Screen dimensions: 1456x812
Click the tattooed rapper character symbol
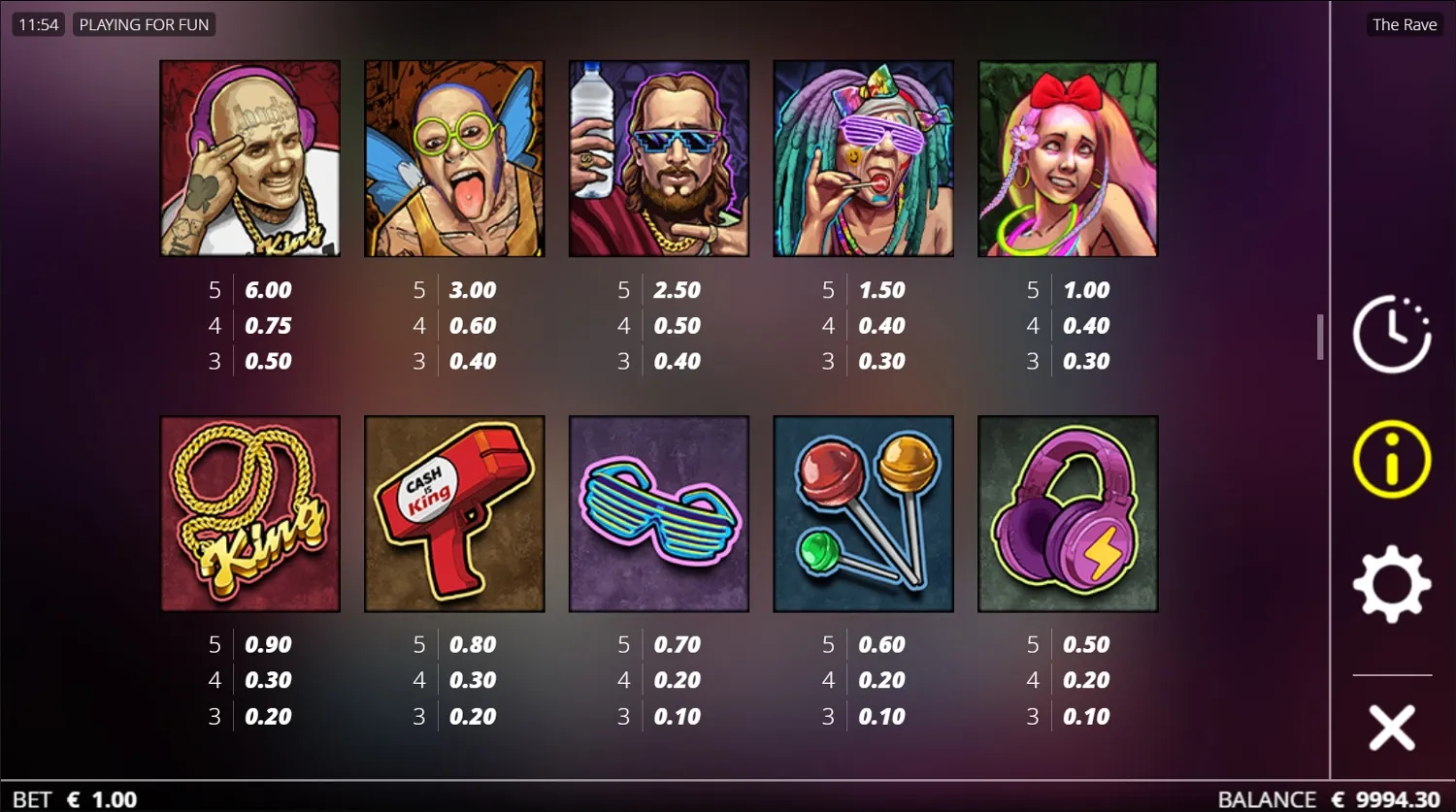(x=249, y=158)
